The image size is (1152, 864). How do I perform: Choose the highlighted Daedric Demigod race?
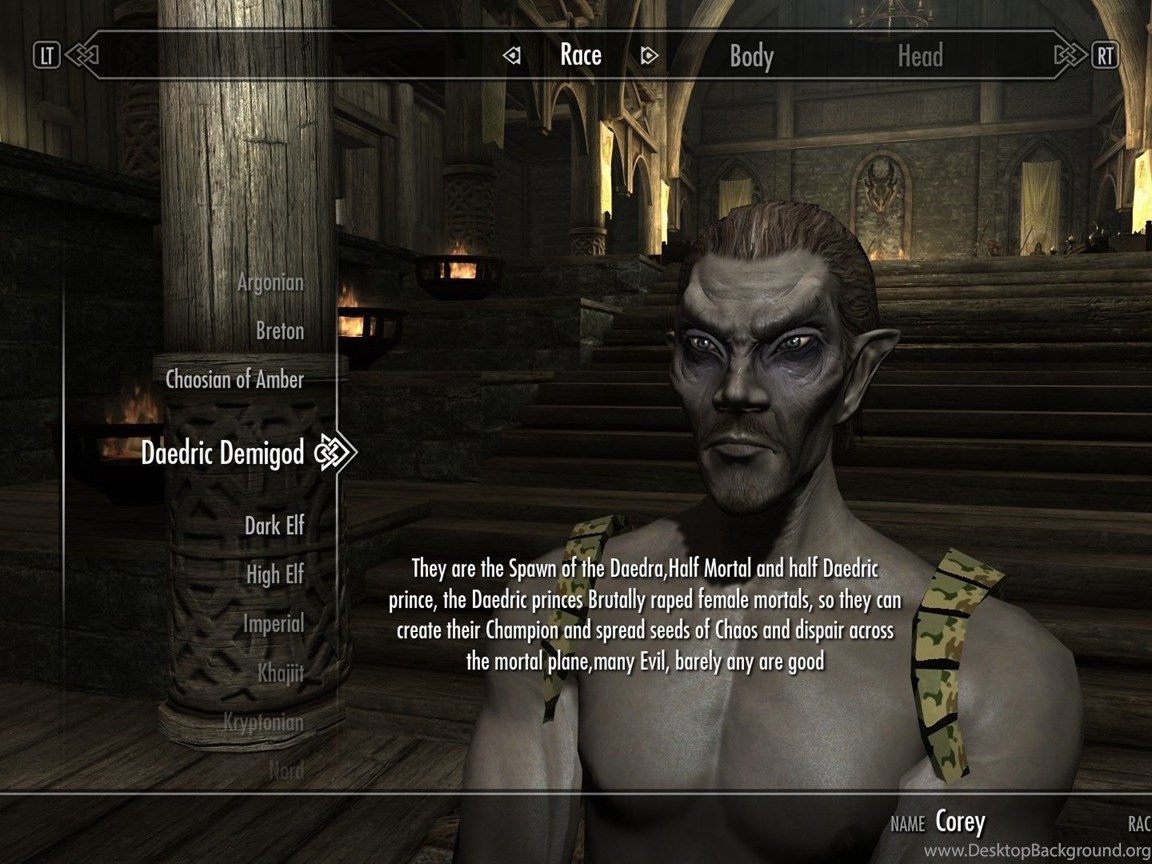pos(222,453)
